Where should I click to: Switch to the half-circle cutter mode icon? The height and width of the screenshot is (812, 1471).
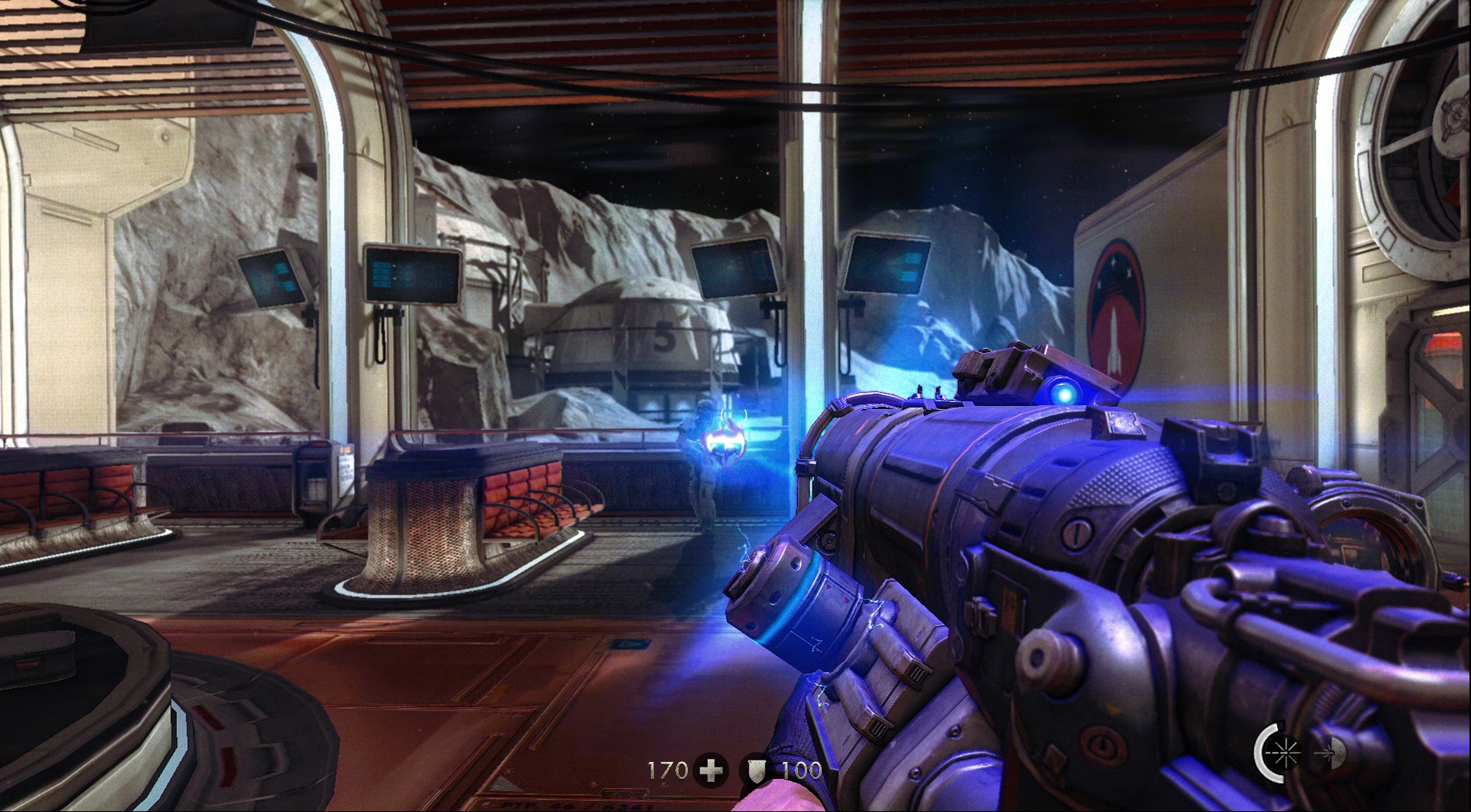pyautogui.click(x=1333, y=752)
